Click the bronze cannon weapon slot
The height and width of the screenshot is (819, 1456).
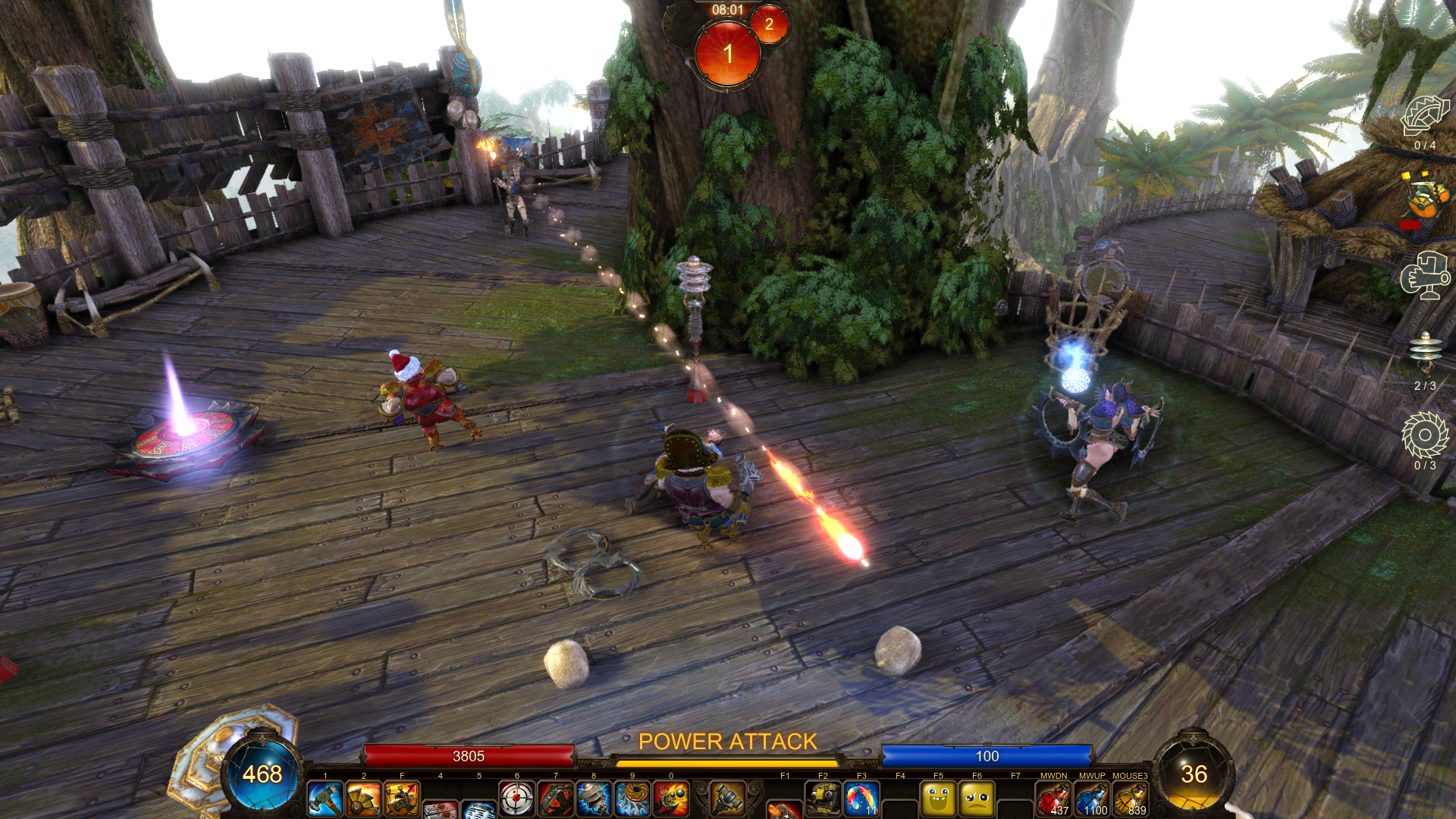(x=727, y=798)
